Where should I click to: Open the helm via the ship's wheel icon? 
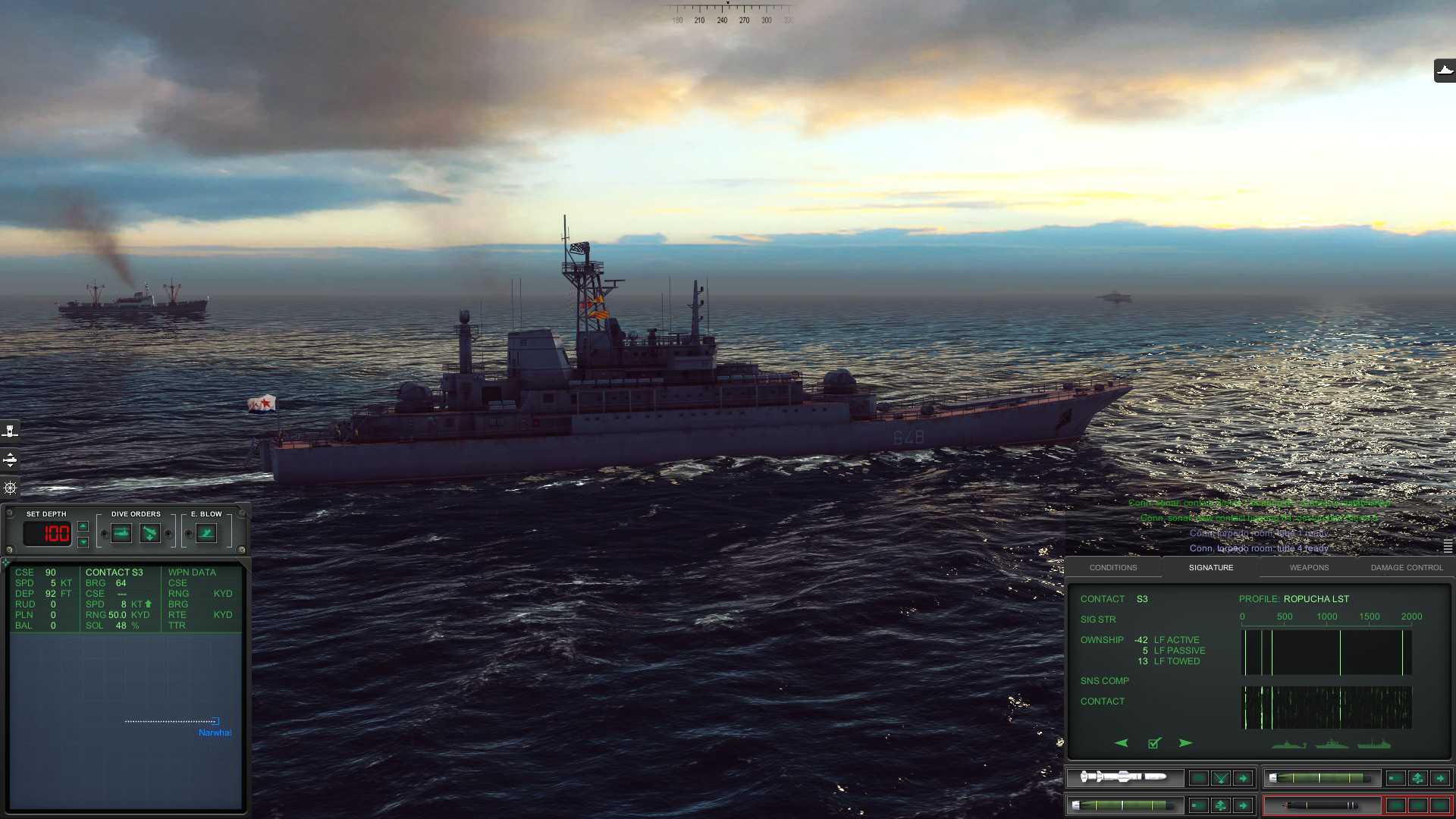tap(10, 488)
